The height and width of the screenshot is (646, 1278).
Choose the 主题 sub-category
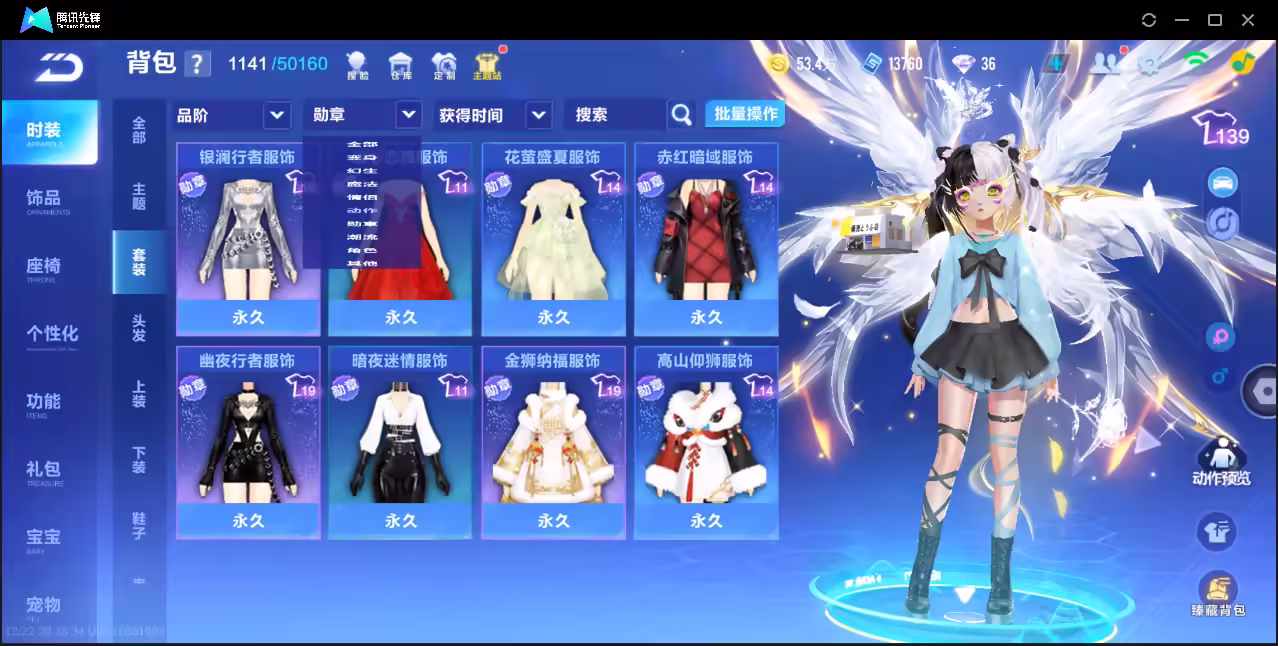139,196
